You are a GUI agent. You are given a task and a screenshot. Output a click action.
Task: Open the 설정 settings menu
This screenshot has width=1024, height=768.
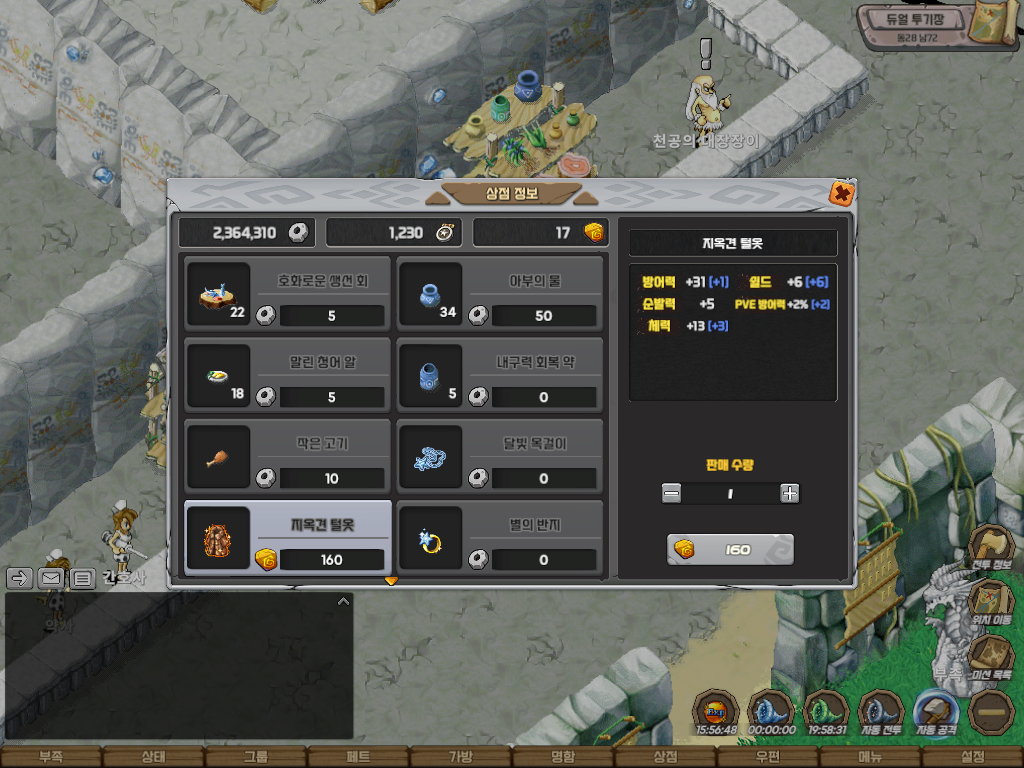(972, 757)
